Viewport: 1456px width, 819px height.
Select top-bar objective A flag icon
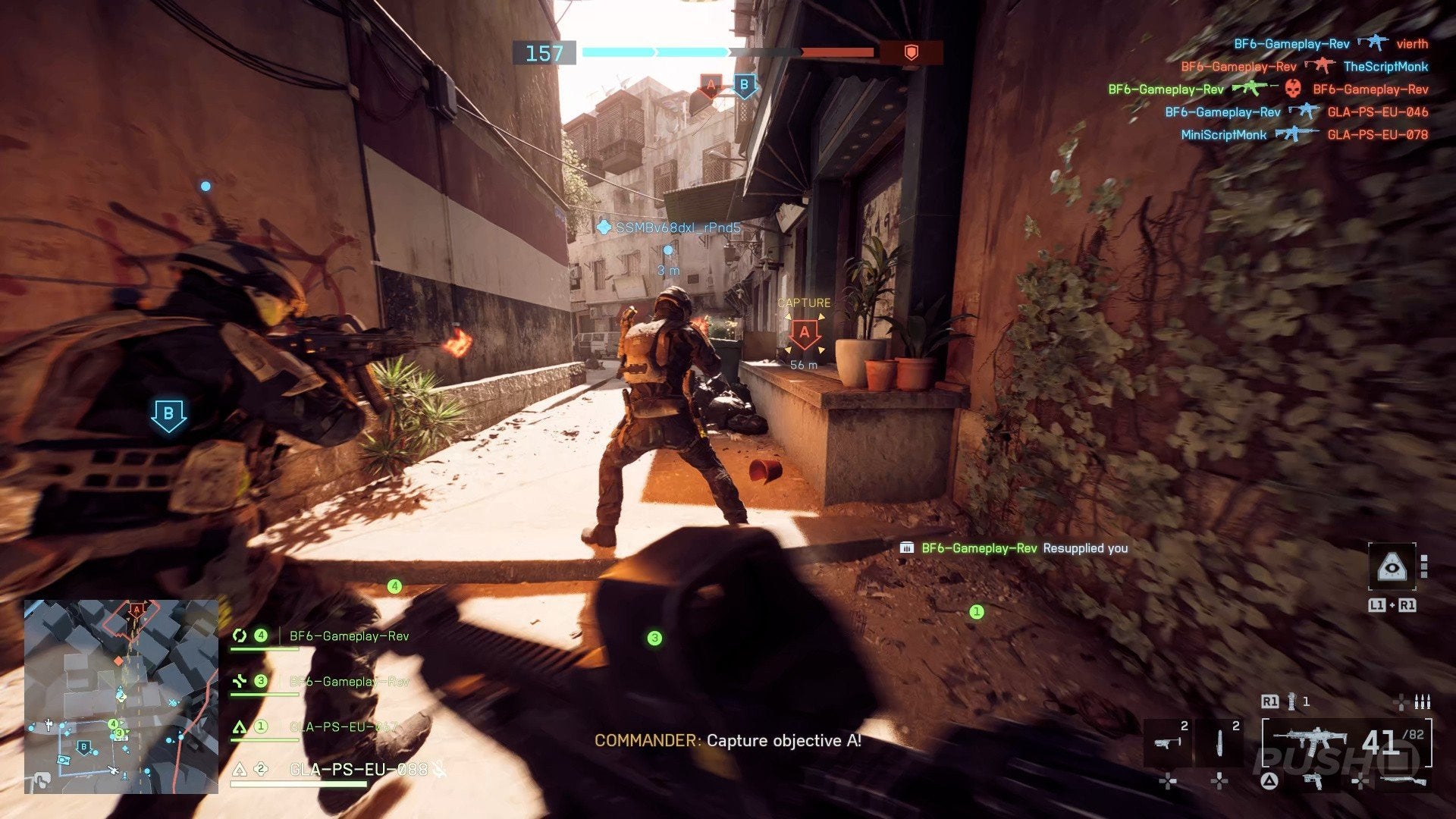pyautogui.click(x=711, y=86)
